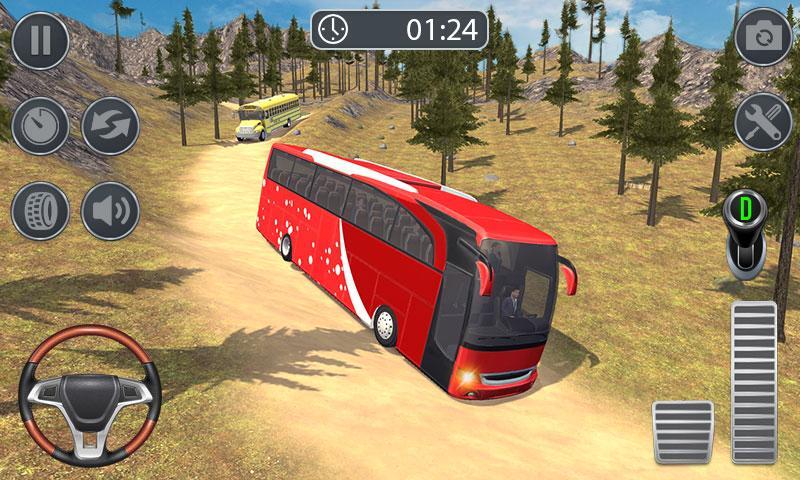Tap the stopwatch icon button

pyautogui.click(x=40, y=126)
